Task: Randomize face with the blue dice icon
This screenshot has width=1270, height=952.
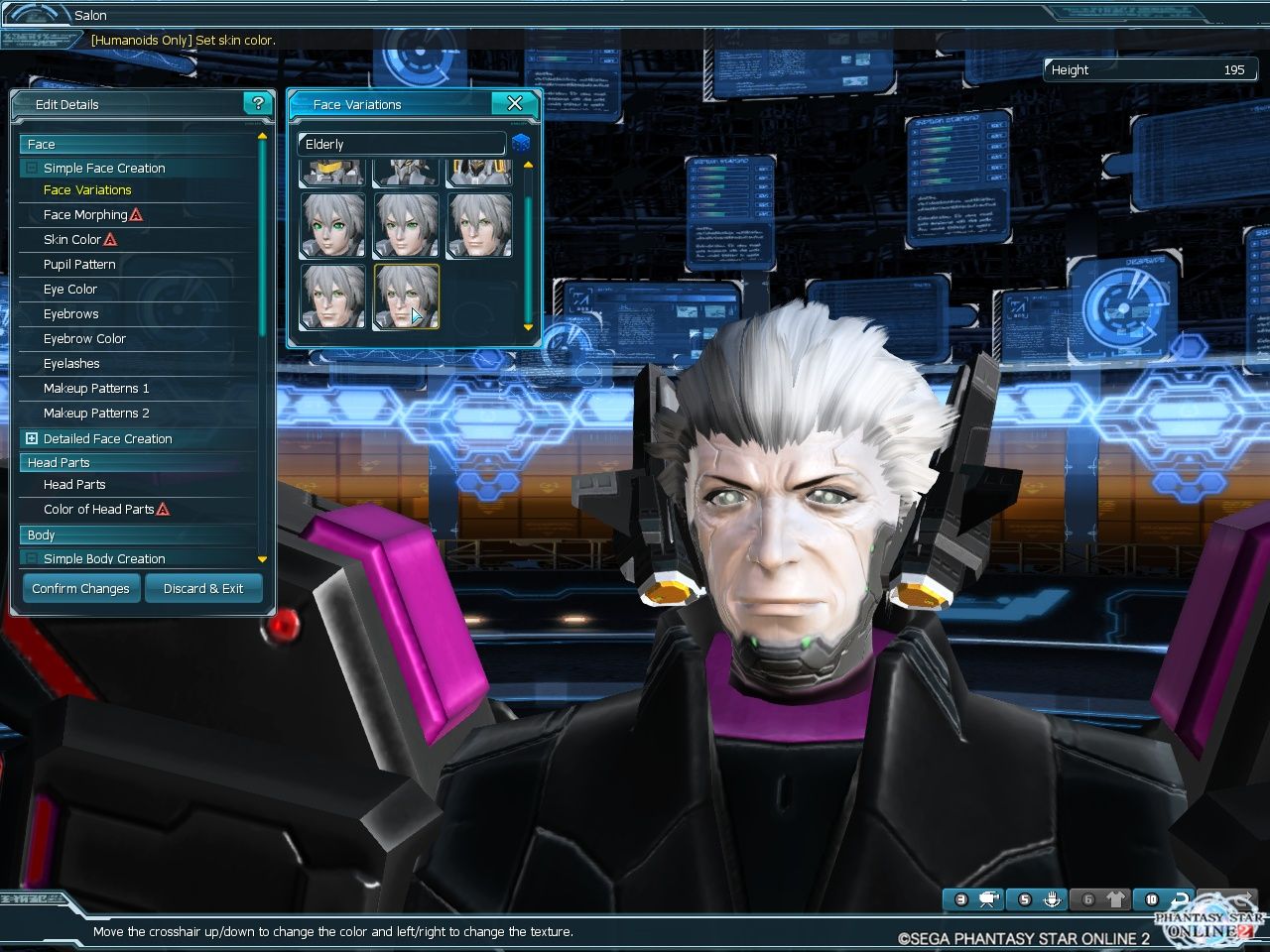Action: [521, 143]
